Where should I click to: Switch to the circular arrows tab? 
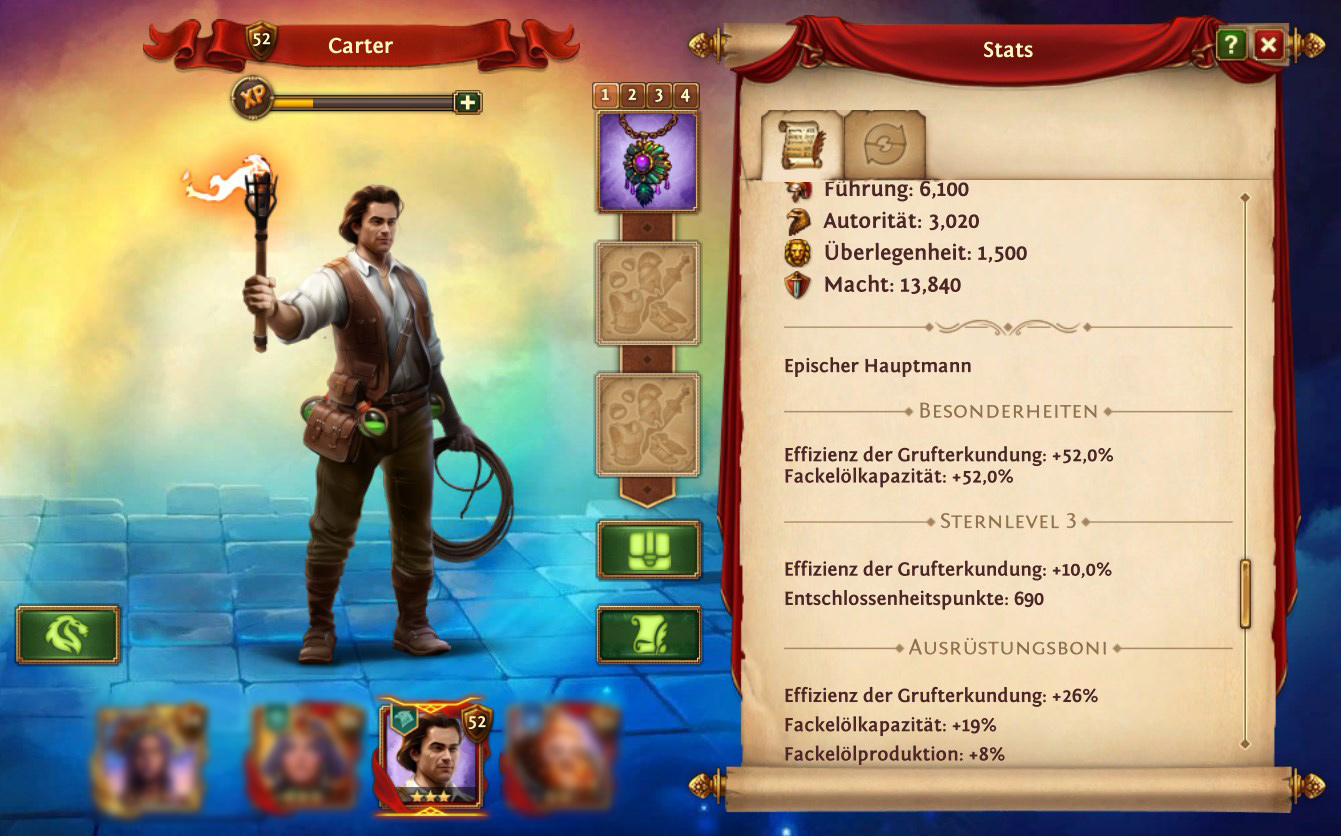coord(884,146)
